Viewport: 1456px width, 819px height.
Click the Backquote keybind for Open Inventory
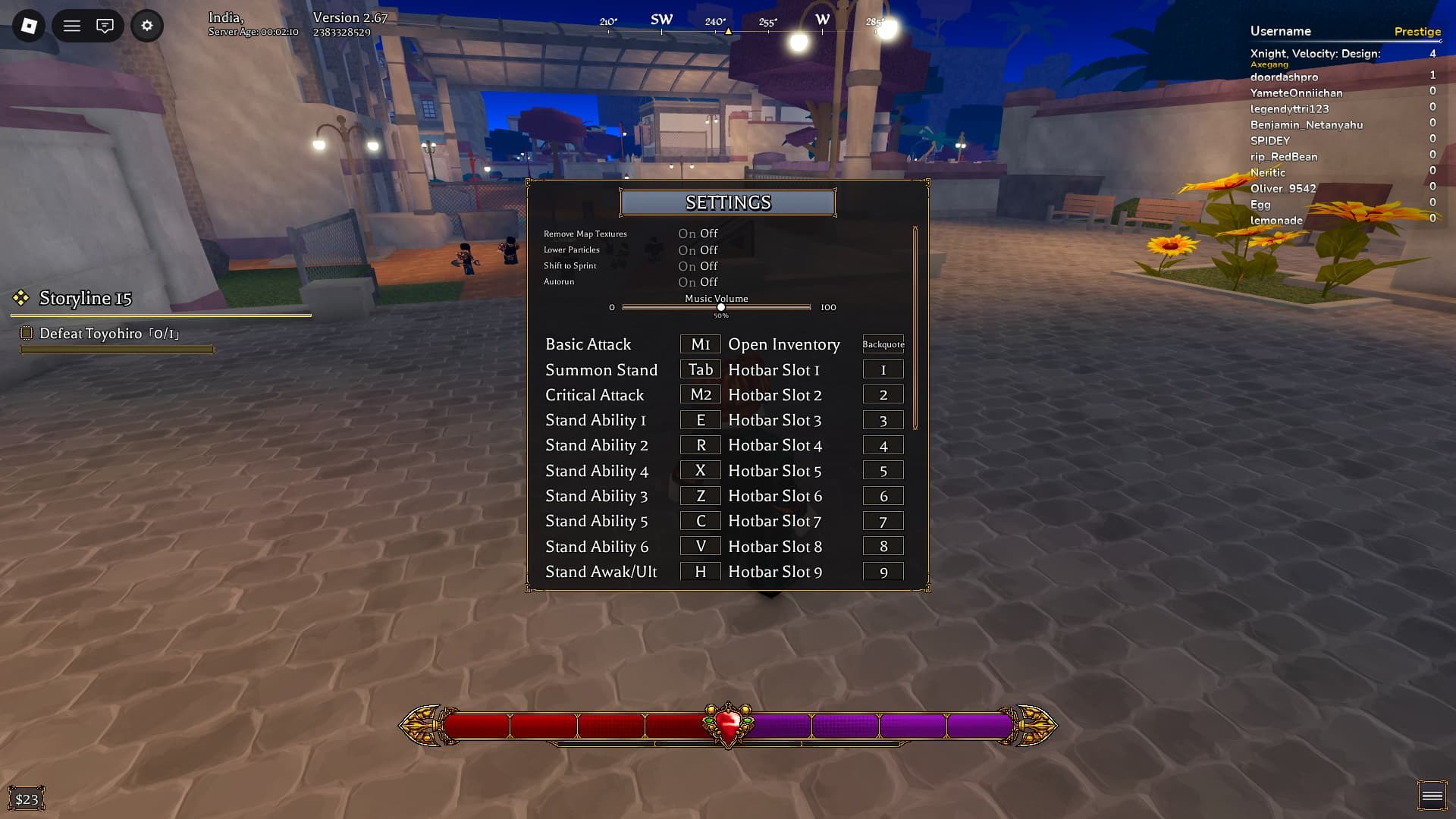tap(882, 344)
